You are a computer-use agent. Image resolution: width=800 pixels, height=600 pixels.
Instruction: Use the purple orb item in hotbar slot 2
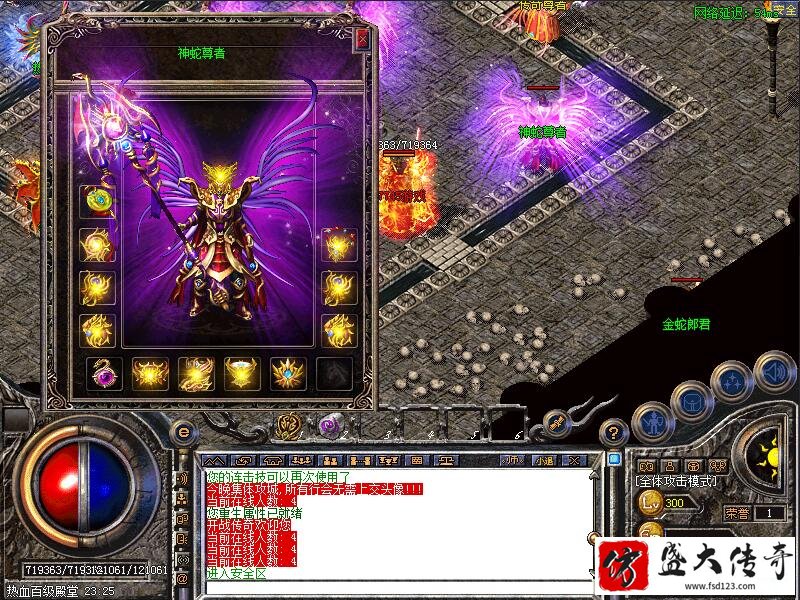331,426
